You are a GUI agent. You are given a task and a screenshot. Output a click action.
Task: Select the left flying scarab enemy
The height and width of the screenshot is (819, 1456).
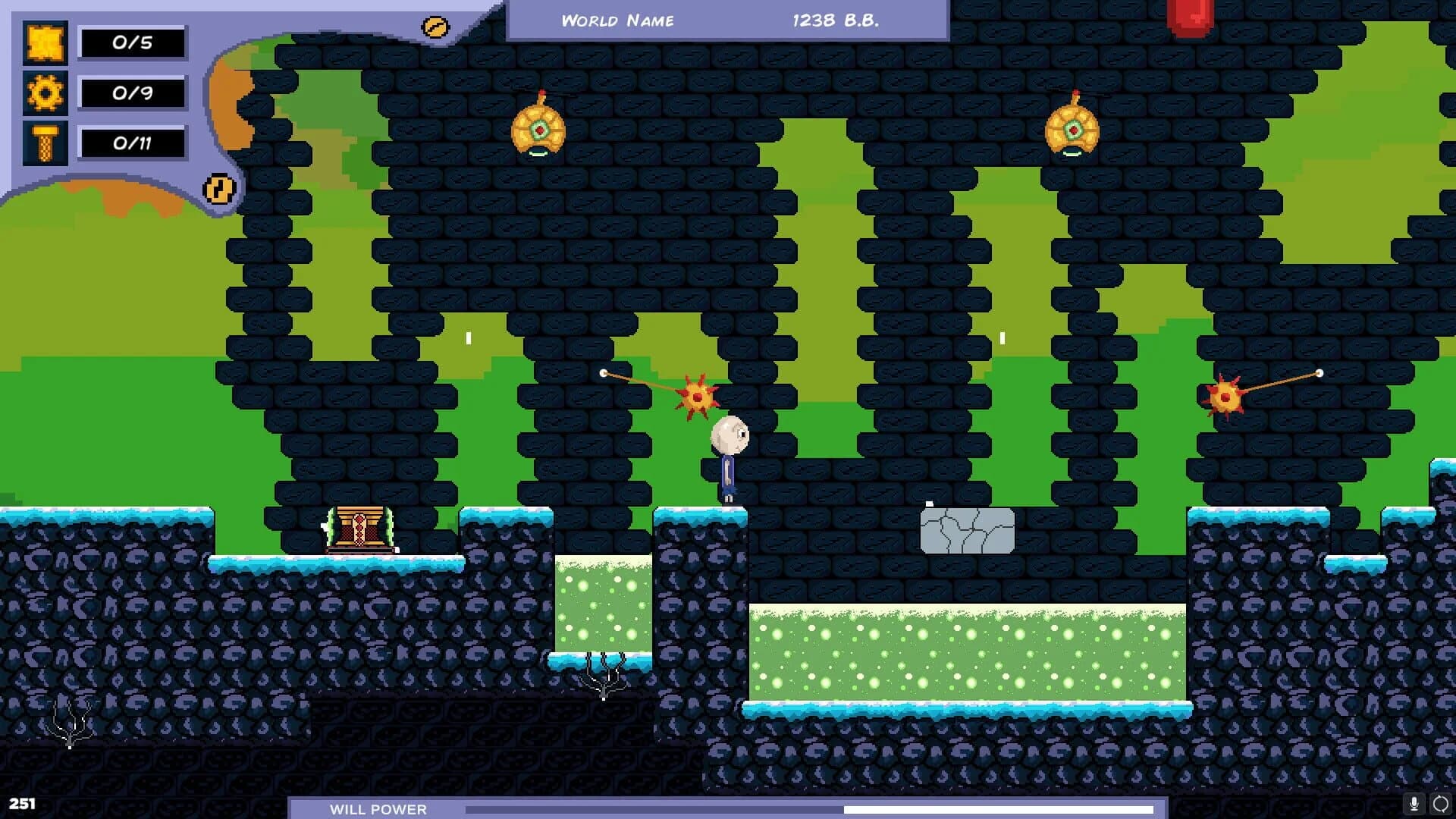pyautogui.click(x=539, y=129)
